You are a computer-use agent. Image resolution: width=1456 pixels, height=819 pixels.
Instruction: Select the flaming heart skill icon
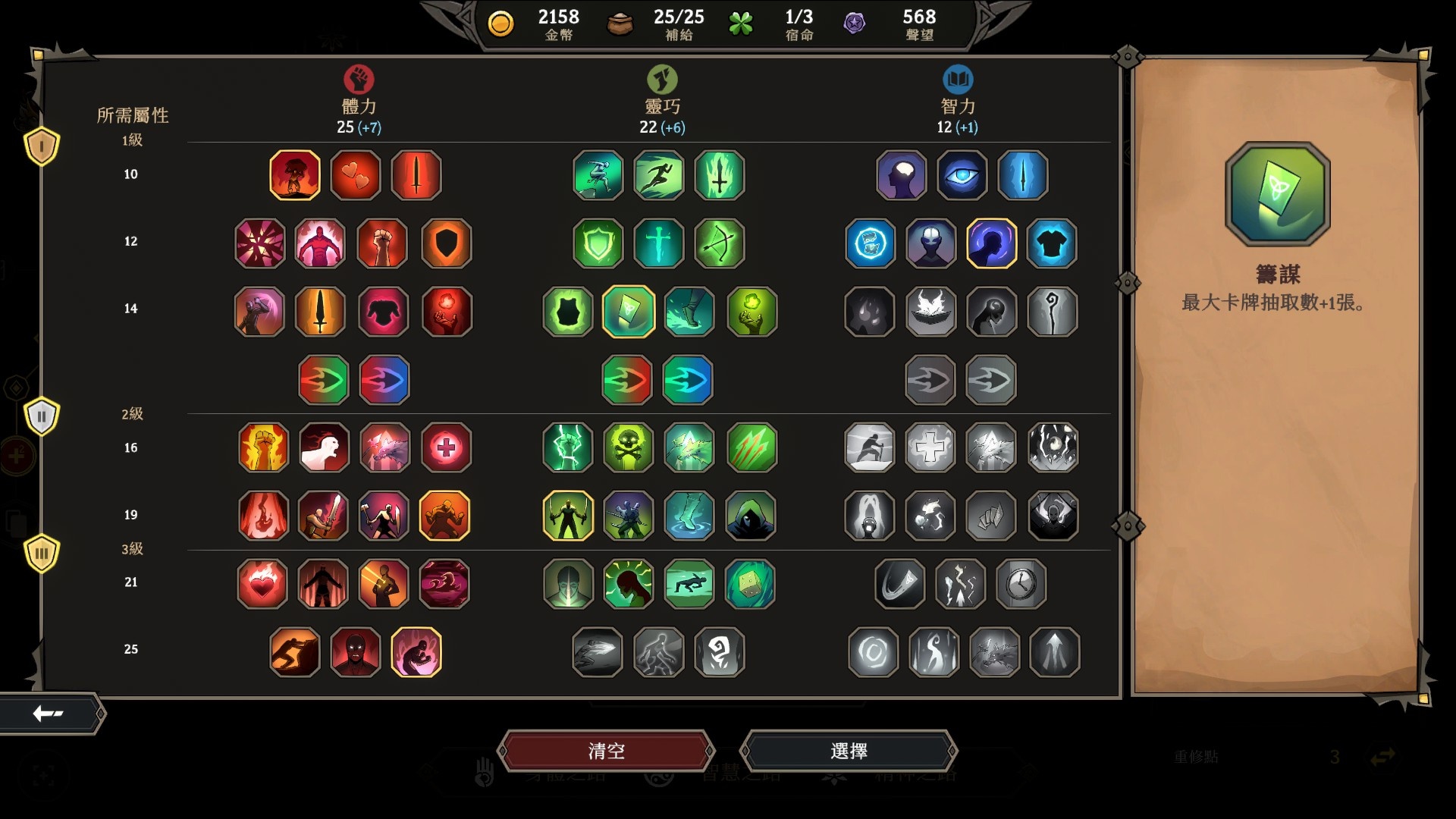click(262, 583)
